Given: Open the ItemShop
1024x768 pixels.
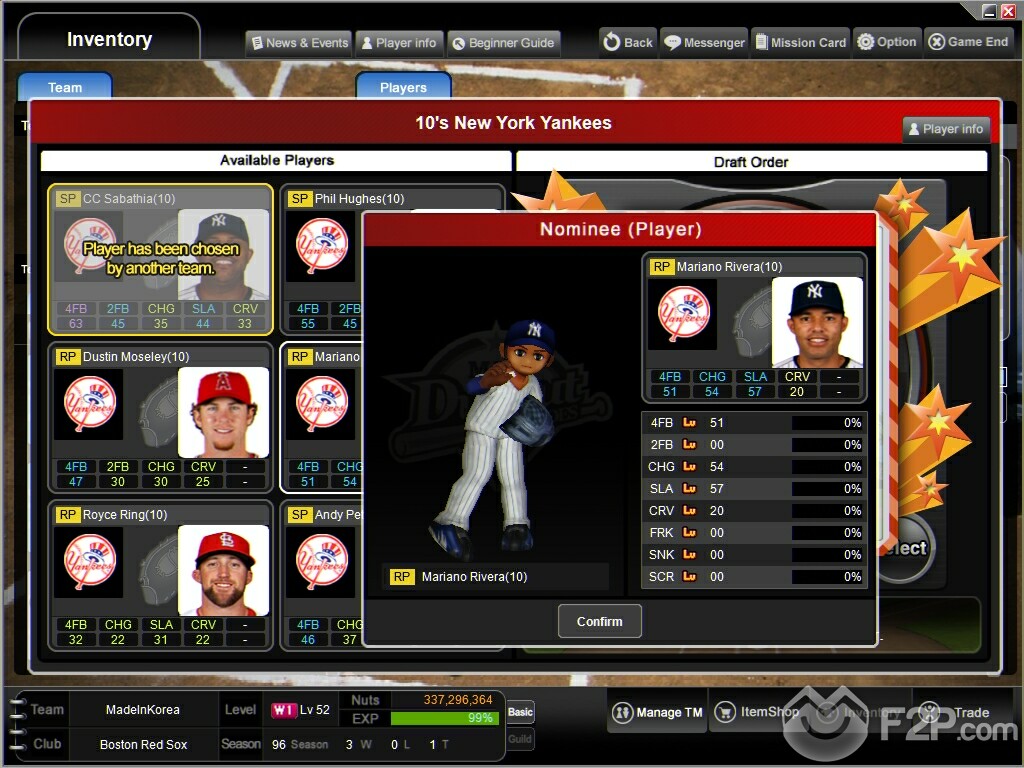Looking at the screenshot, I should click(759, 712).
